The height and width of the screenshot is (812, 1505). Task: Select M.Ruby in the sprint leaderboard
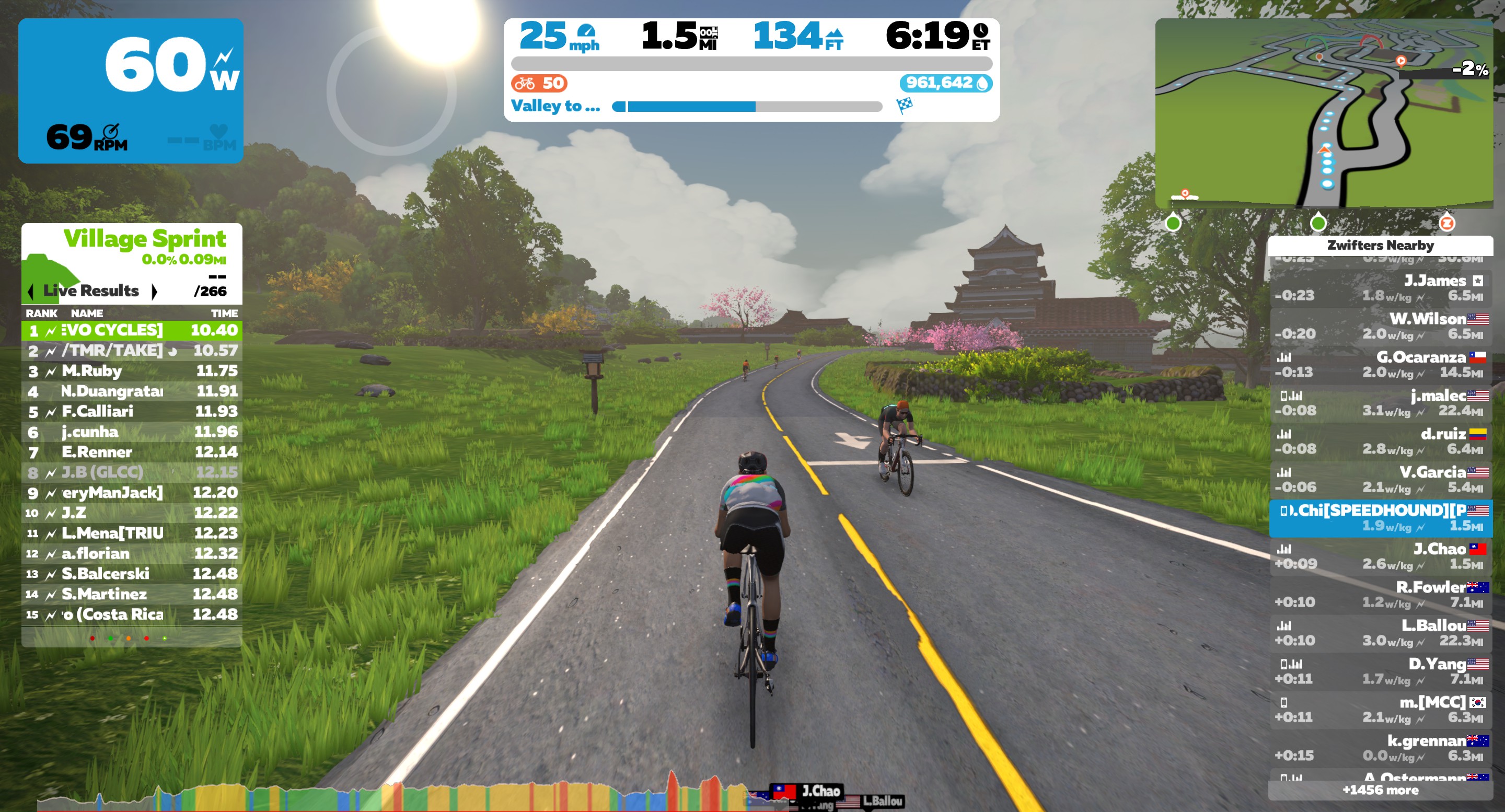[x=132, y=371]
